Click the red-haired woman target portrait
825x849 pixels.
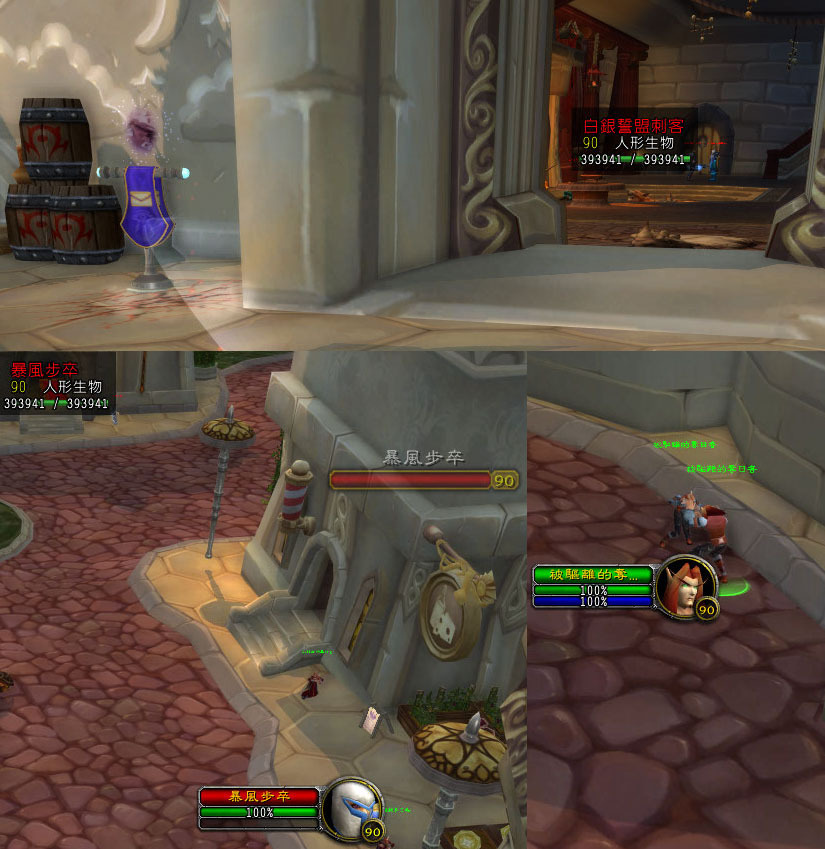pos(688,584)
